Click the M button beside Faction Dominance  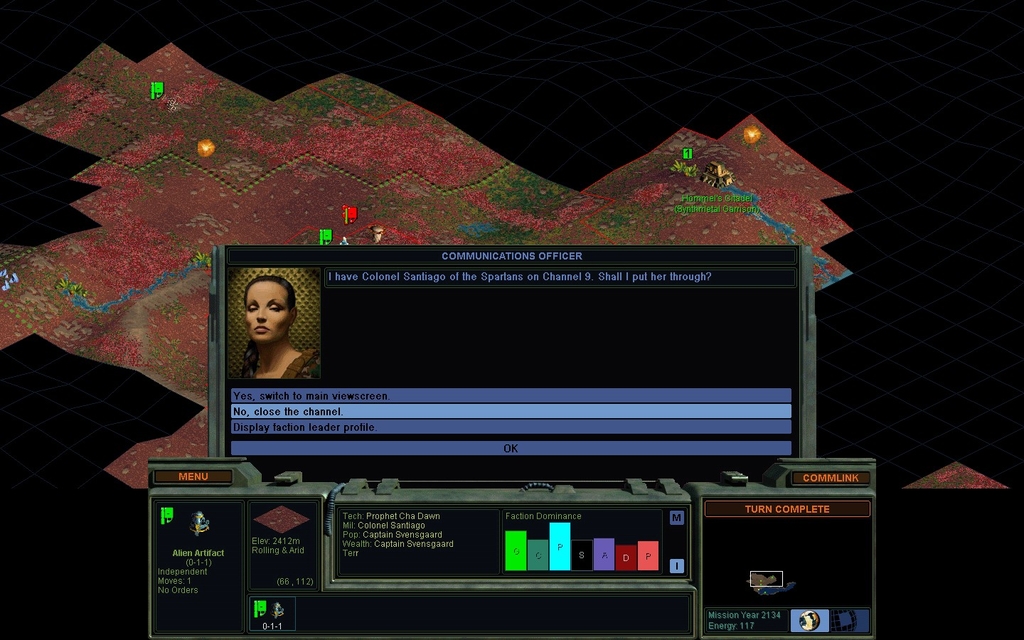(676, 518)
